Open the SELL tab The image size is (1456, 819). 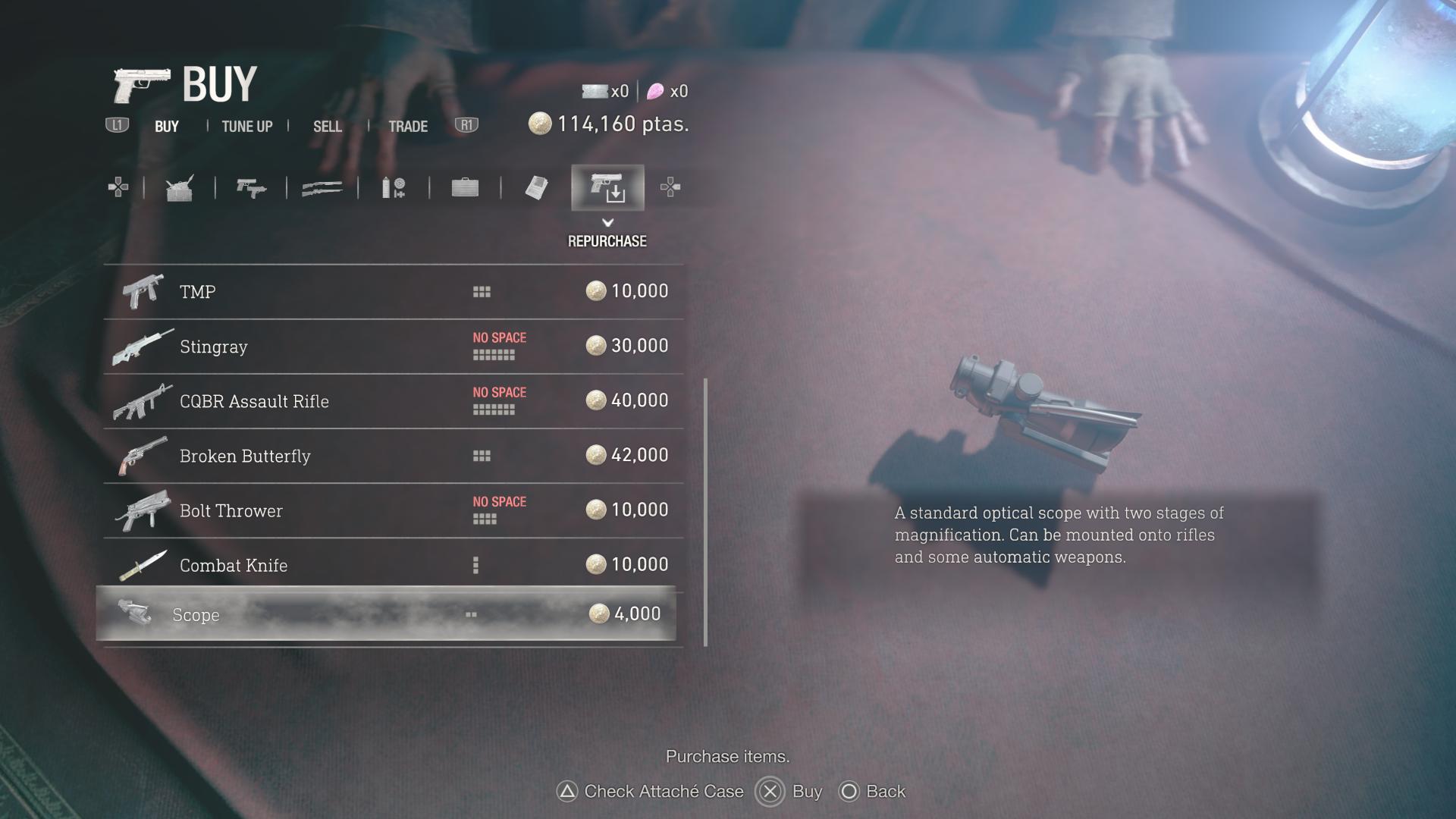click(x=327, y=126)
